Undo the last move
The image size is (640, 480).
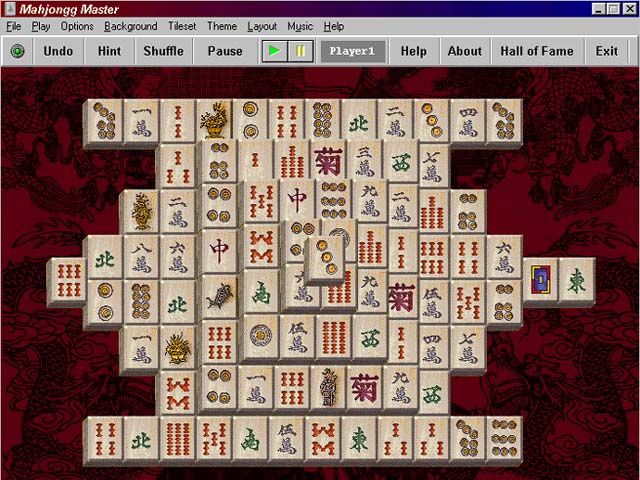click(59, 51)
